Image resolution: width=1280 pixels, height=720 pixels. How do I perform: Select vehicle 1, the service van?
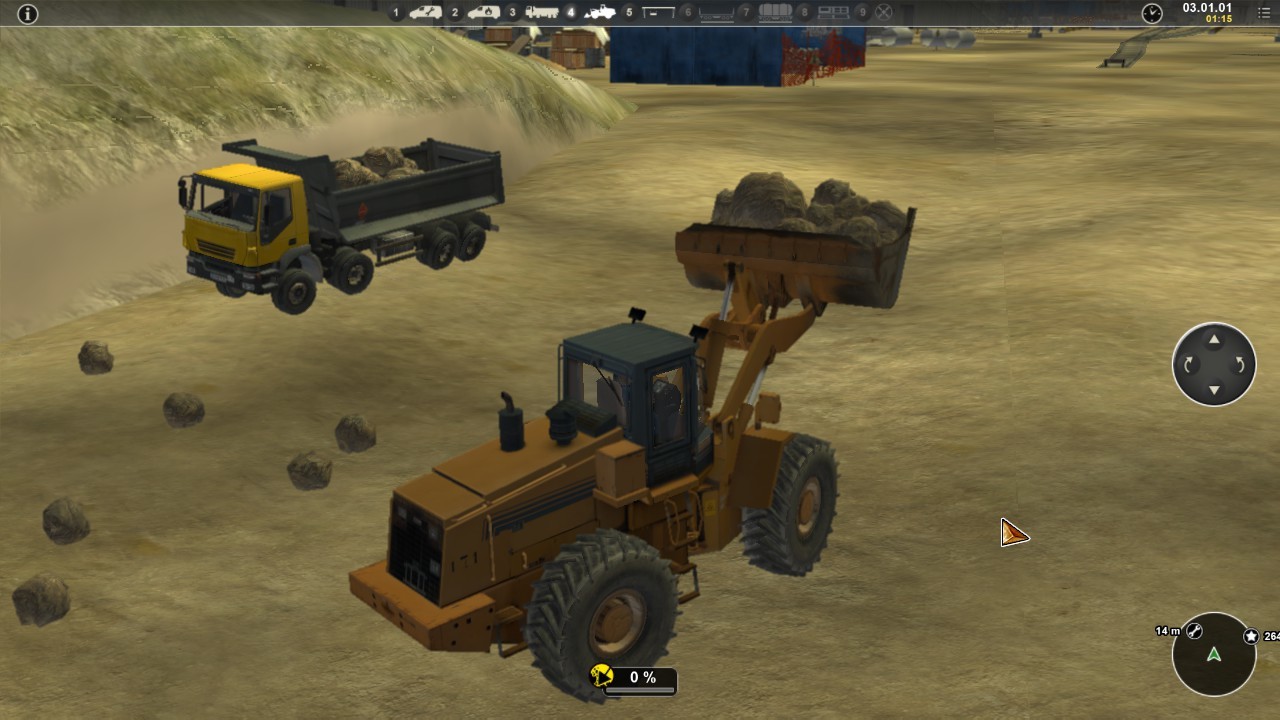425,13
